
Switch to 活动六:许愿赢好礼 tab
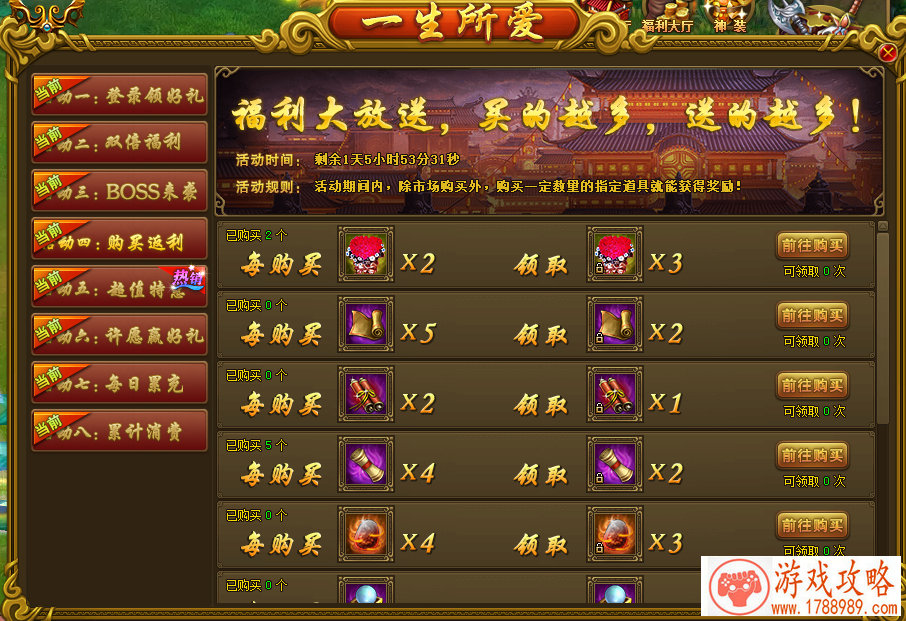(120, 335)
